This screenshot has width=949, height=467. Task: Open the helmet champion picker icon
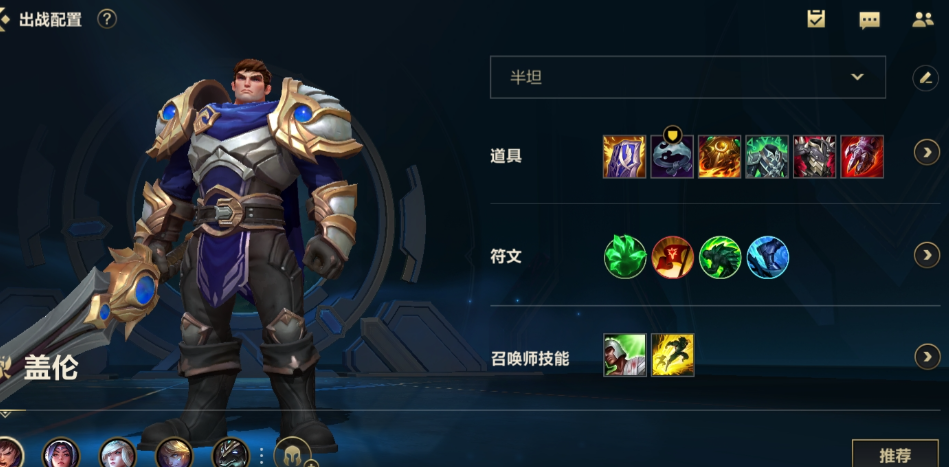(292, 455)
